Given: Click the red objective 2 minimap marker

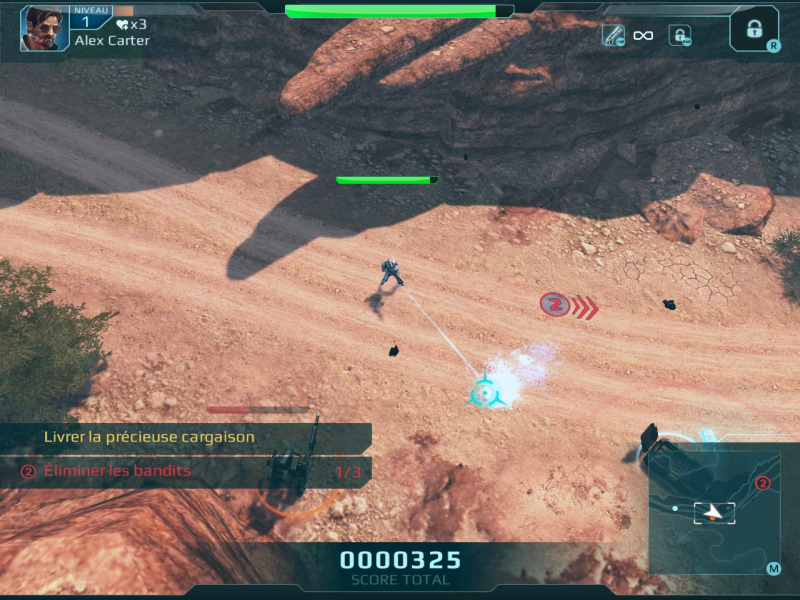Looking at the screenshot, I should point(762,484).
